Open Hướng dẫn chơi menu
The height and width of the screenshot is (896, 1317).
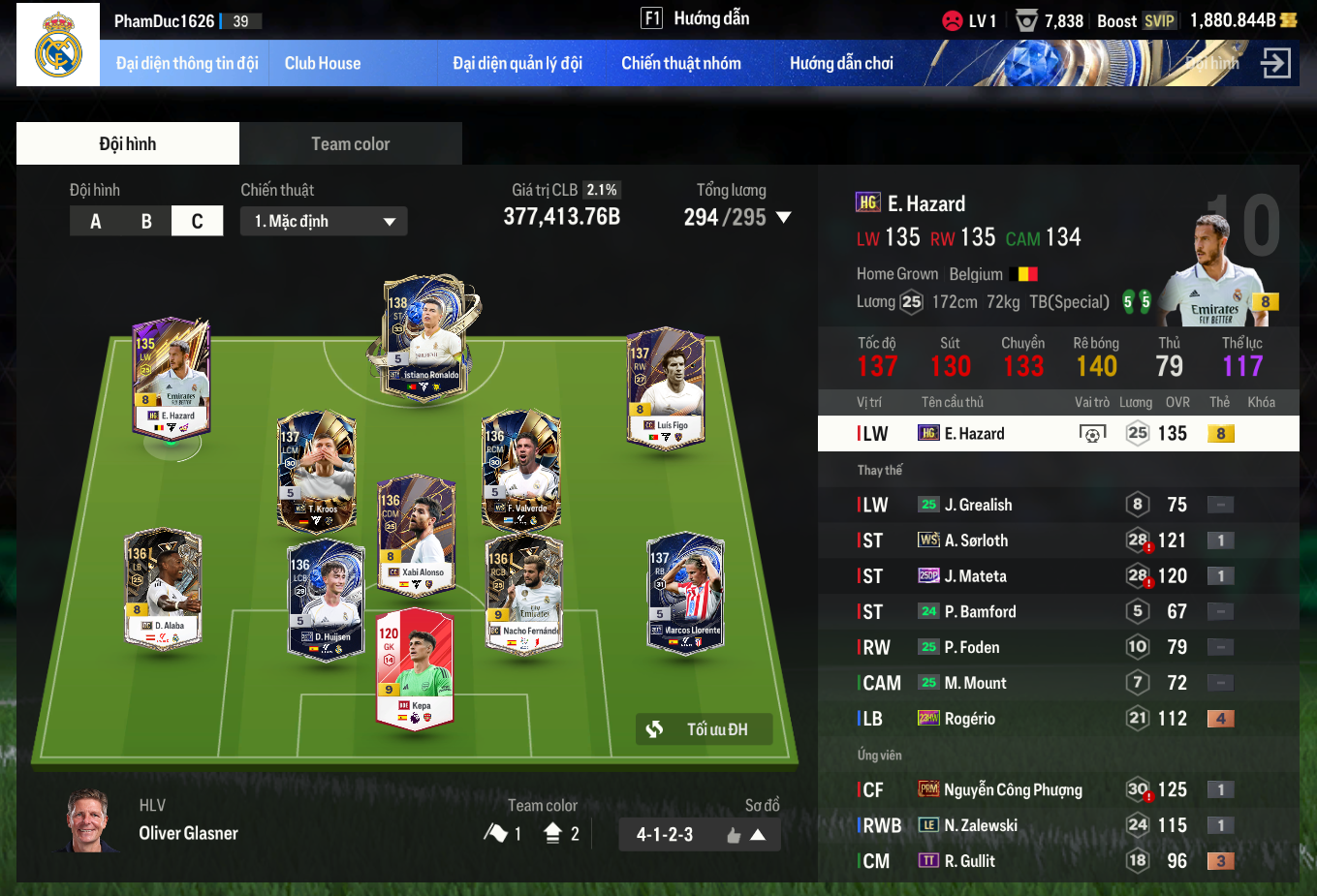(x=841, y=64)
